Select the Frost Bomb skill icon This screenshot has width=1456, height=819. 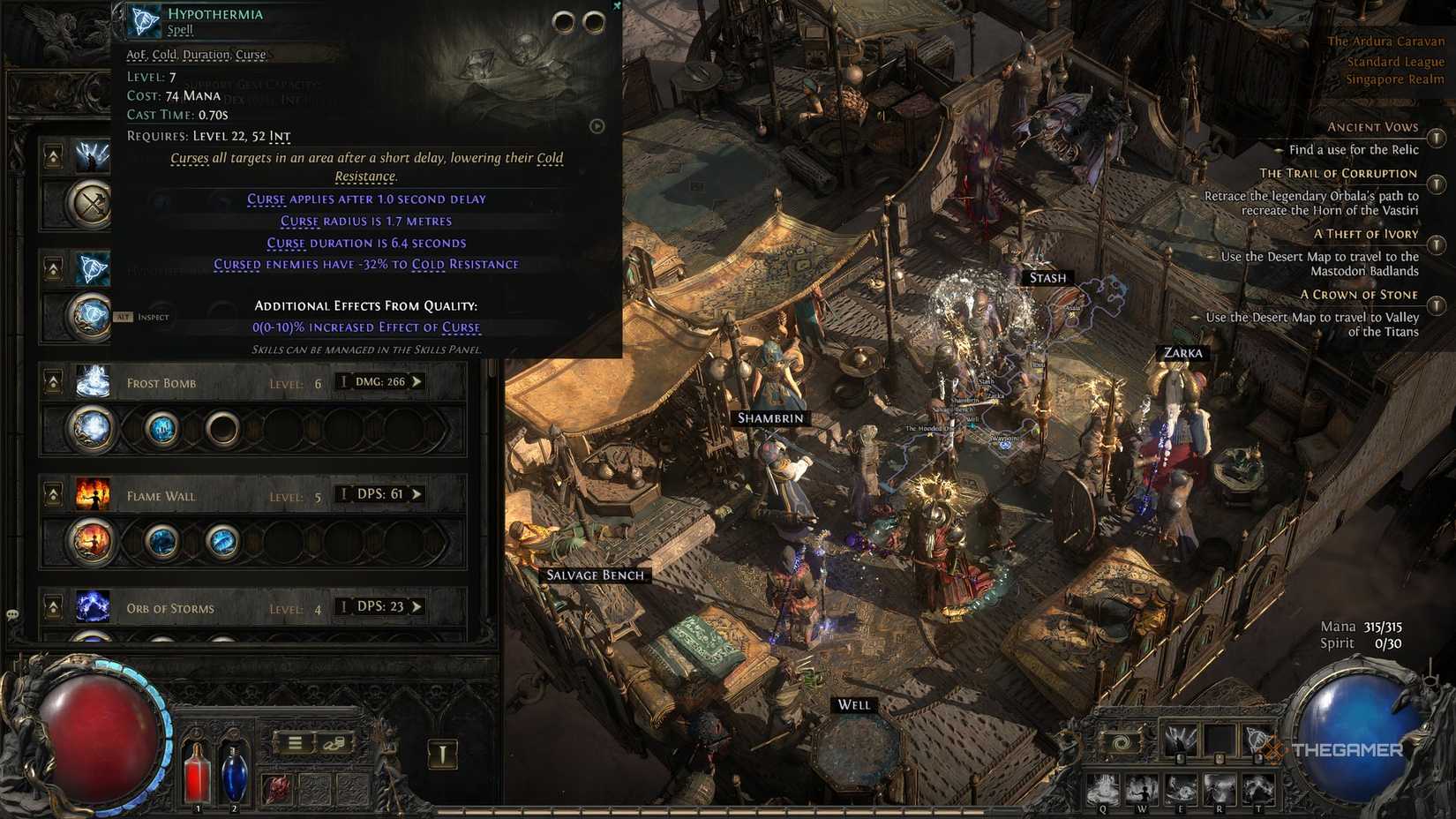tap(93, 382)
